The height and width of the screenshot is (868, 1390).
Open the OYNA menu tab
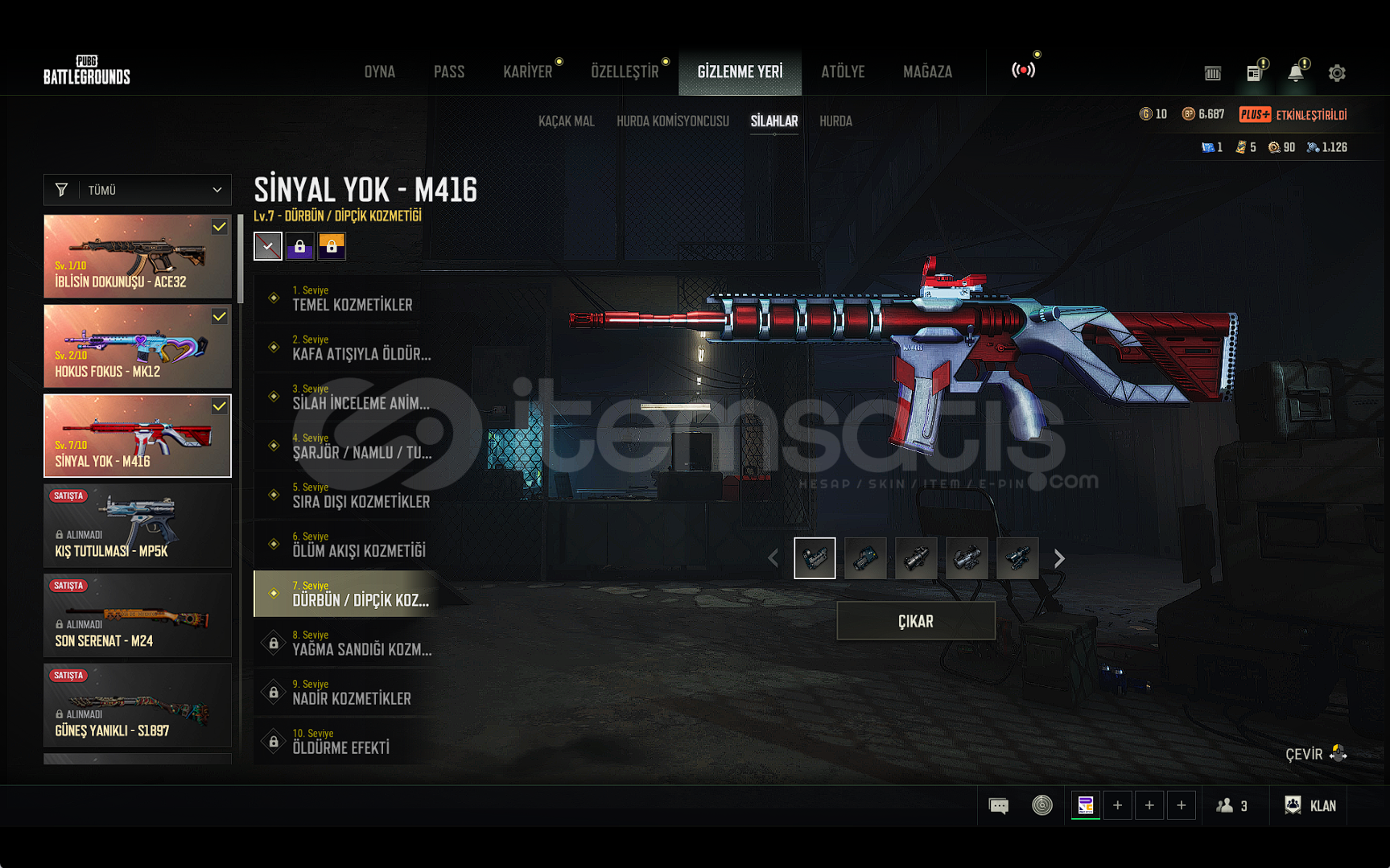point(379,72)
